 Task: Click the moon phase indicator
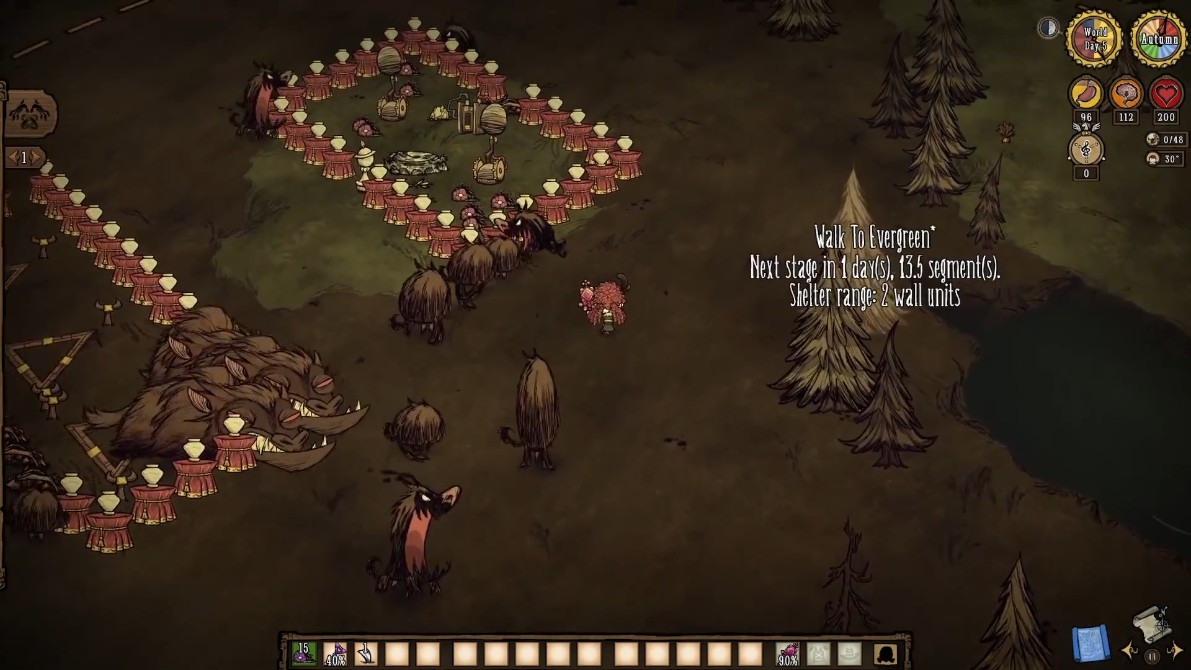click(x=1047, y=28)
